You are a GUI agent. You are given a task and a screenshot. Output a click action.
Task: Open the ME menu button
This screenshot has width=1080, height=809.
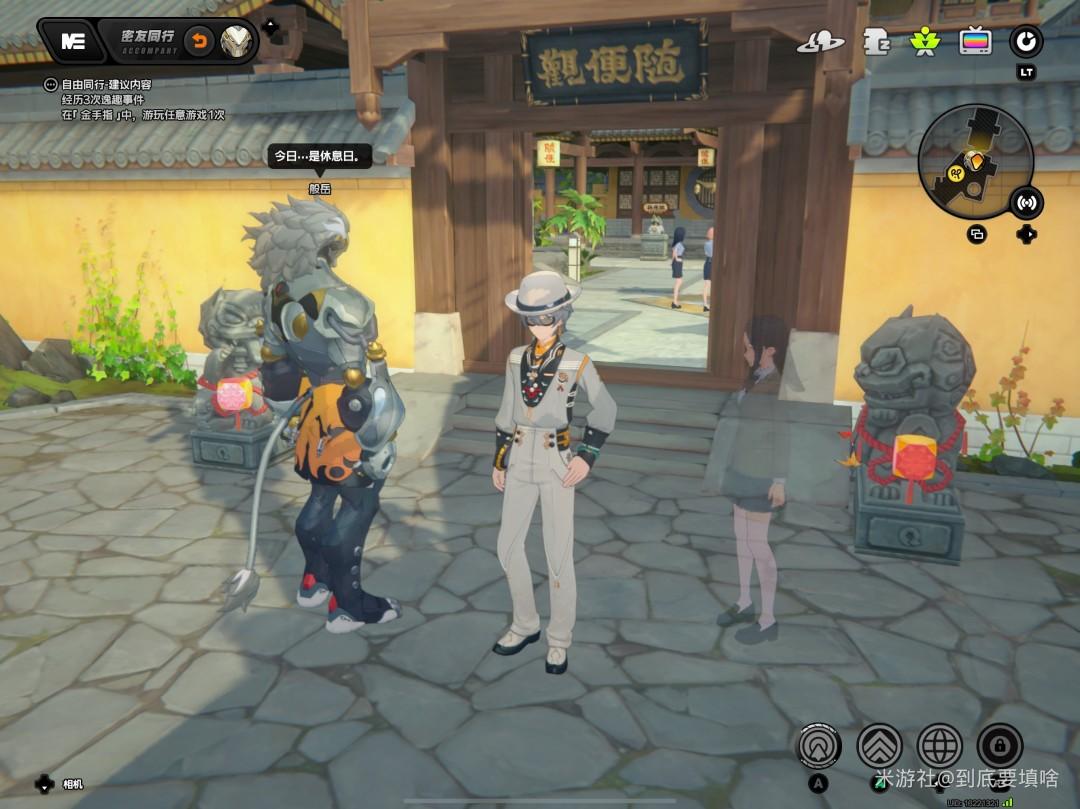coord(72,41)
